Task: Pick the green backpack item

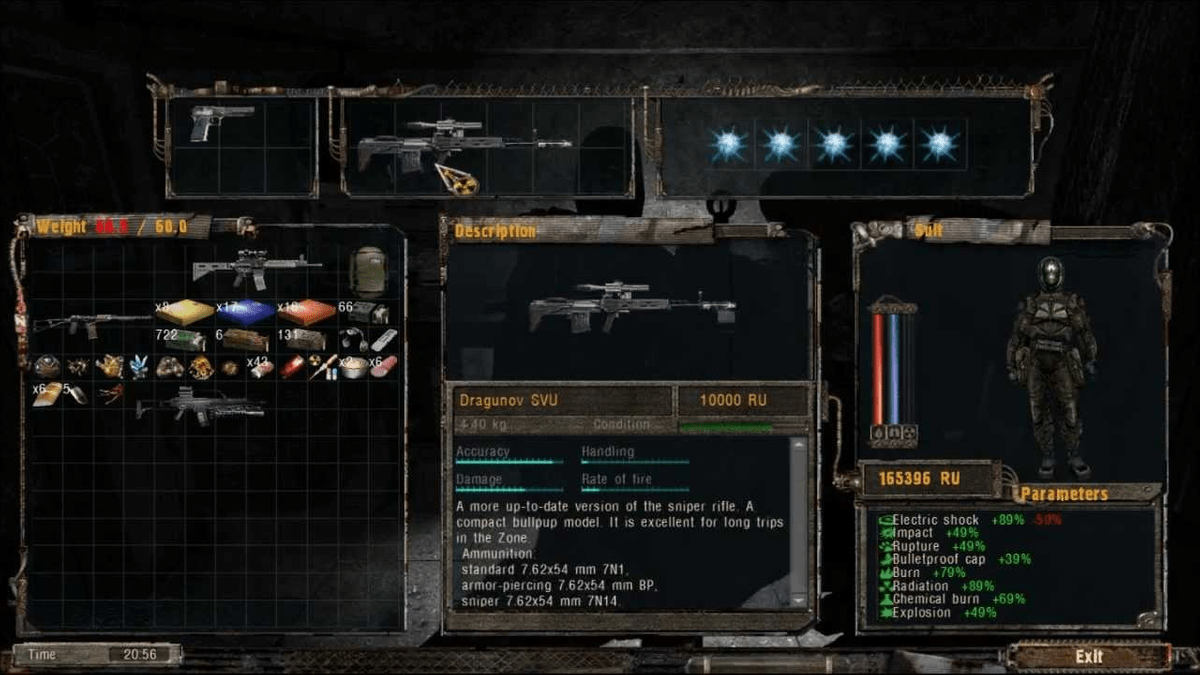Action: tap(368, 270)
